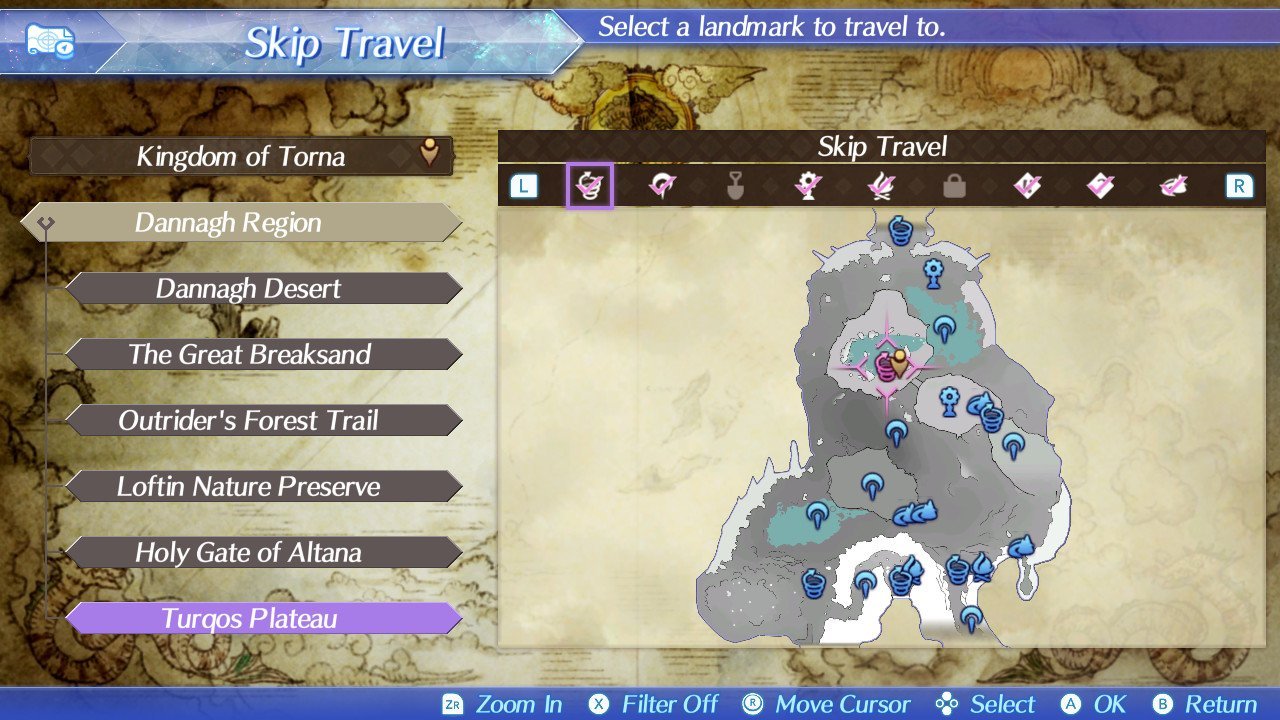The image size is (1280, 720).
Task: Select the northernmost whirlwind landmark on the map
Action: pyautogui.click(x=900, y=232)
